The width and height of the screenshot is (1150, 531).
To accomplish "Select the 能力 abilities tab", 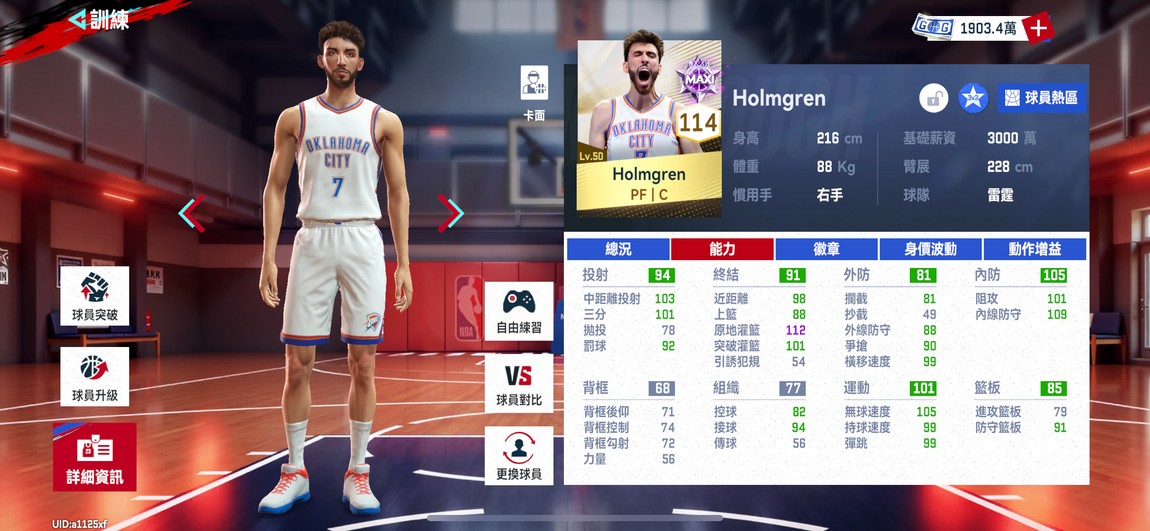I will 722,249.
